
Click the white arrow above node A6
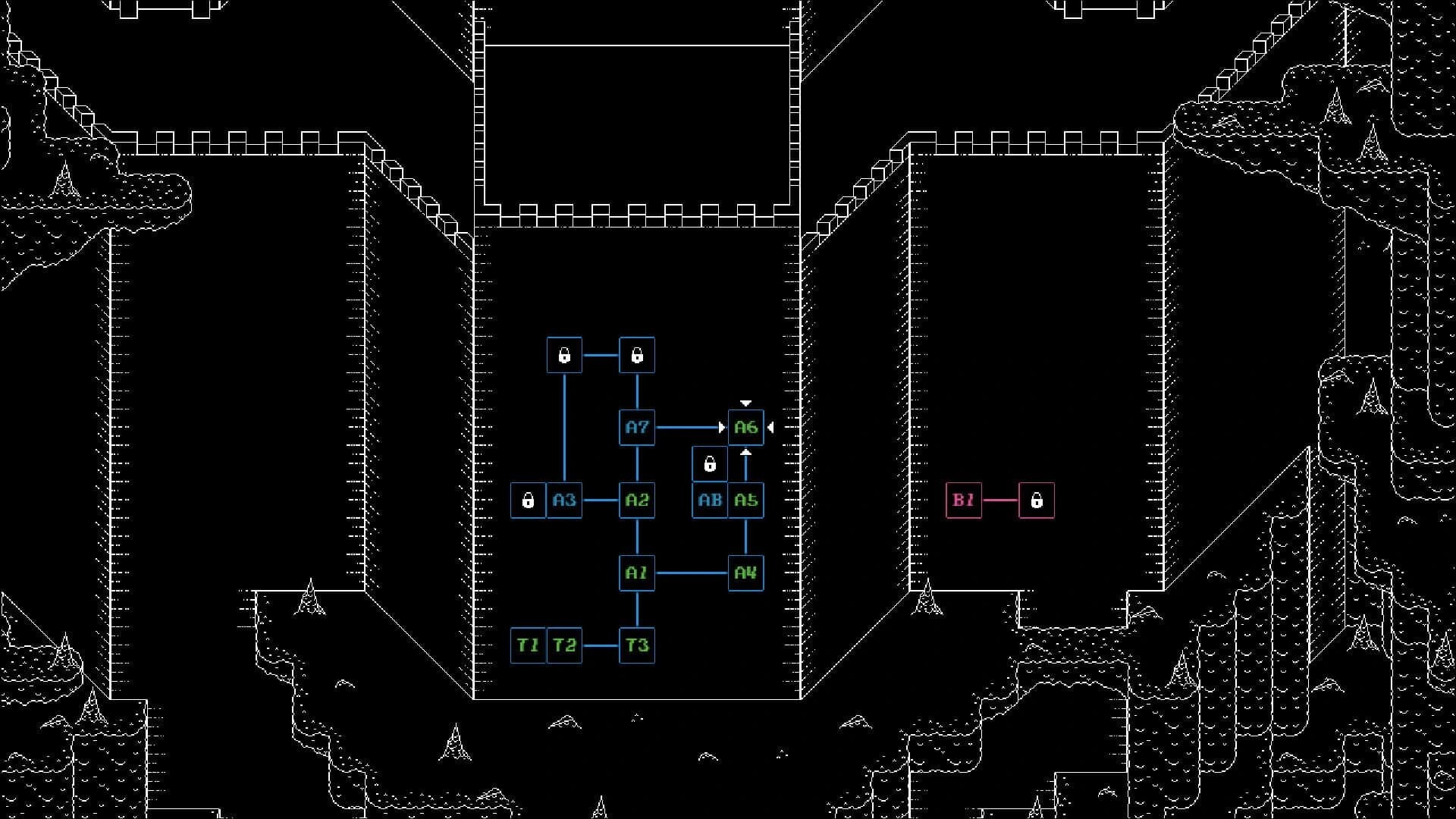(746, 402)
